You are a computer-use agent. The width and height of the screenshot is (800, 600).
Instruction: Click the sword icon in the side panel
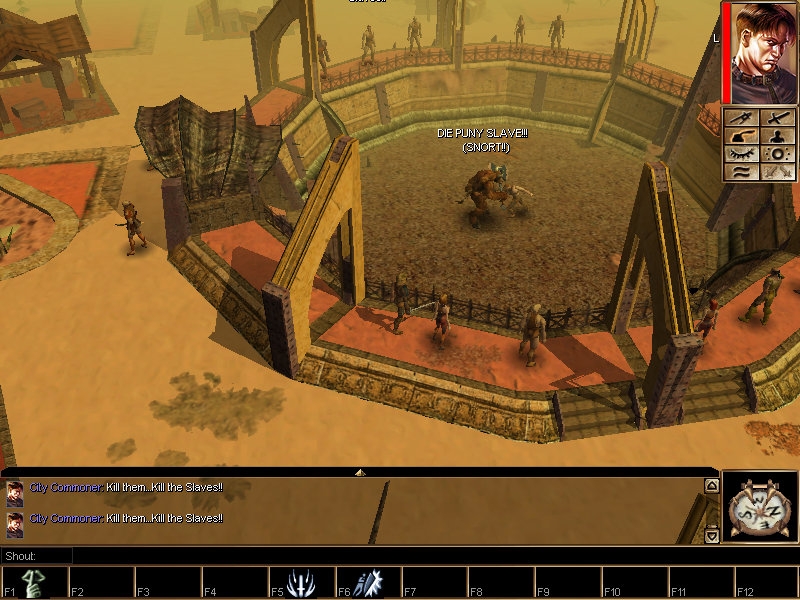click(777, 118)
